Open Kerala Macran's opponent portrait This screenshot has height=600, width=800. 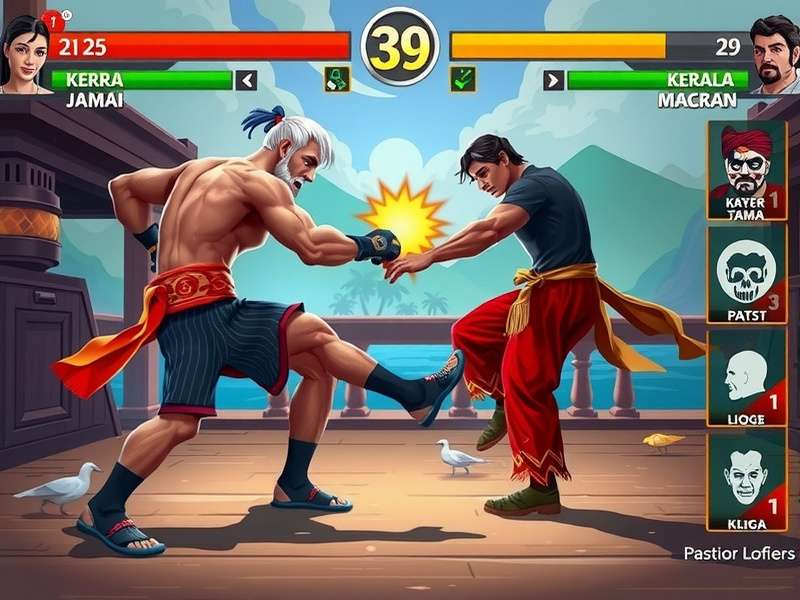coord(774,55)
